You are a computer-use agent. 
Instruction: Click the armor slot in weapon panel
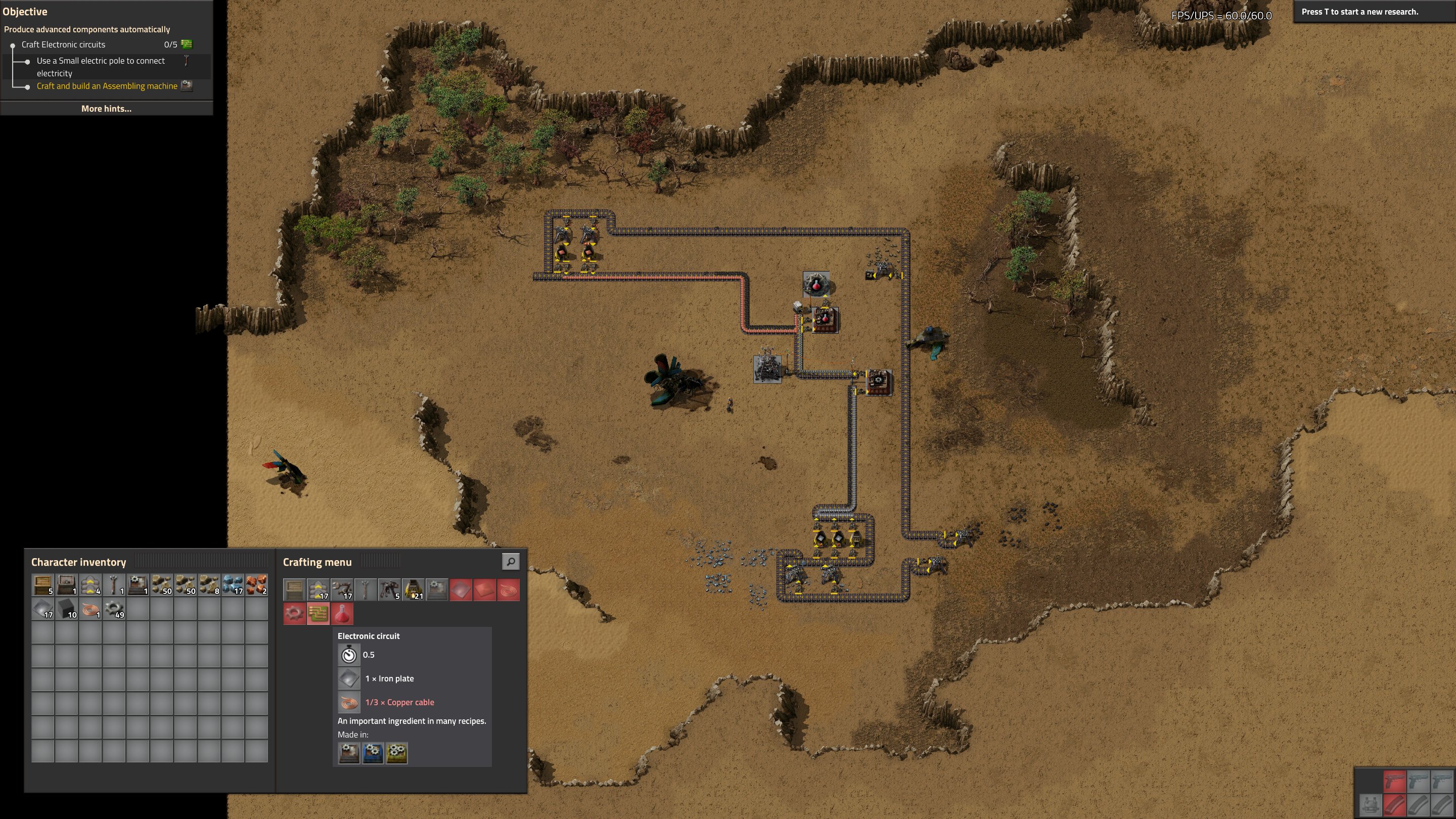click(1371, 804)
